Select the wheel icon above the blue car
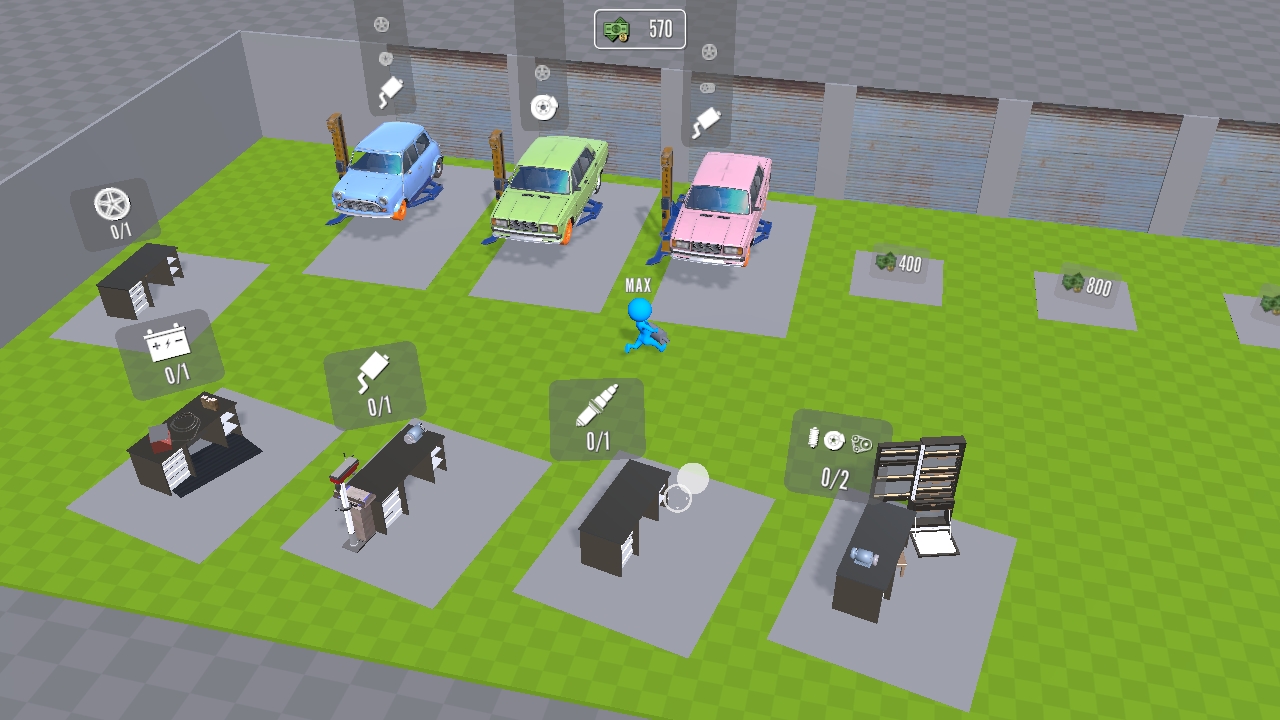The height and width of the screenshot is (720, 1280). [381, 25]
